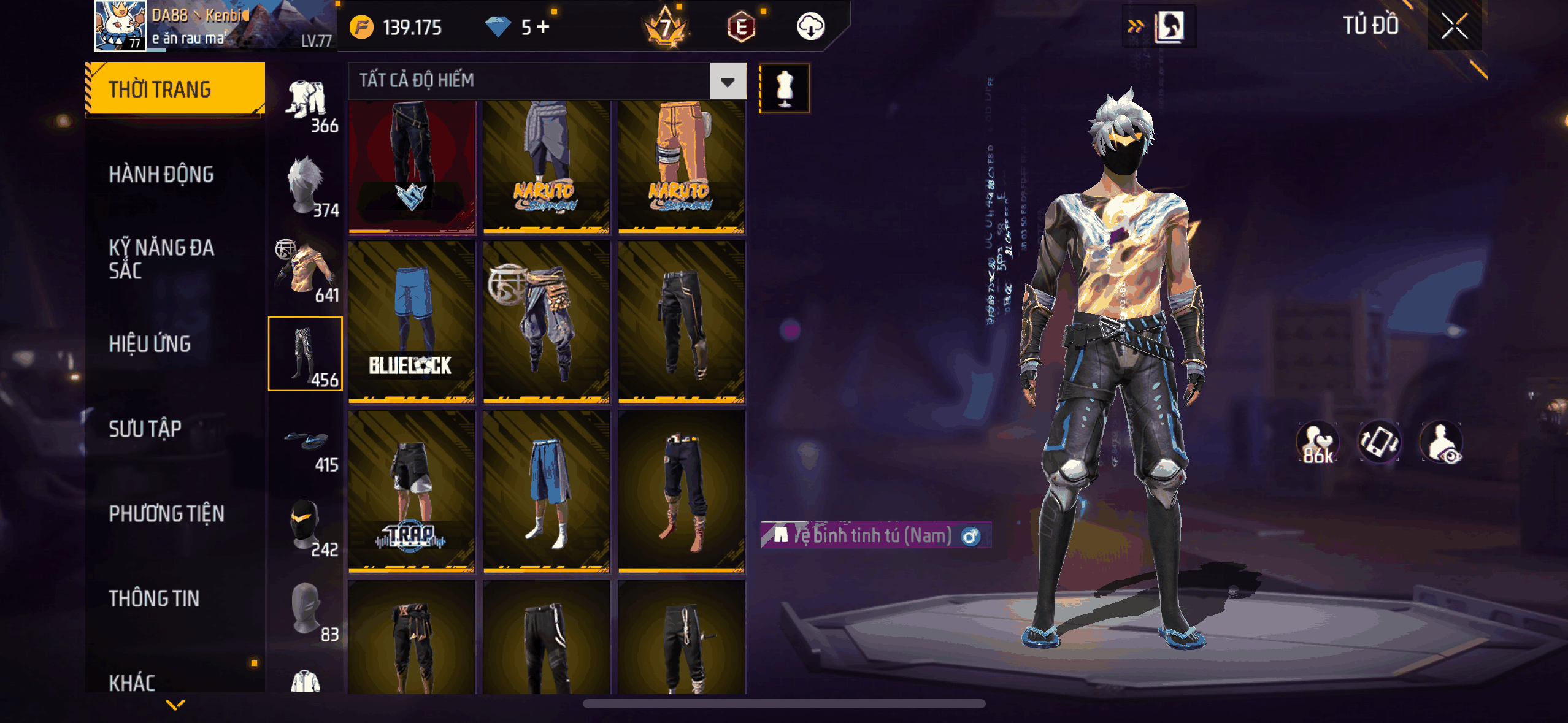Add diamonds with the plus button

(543, 26)
